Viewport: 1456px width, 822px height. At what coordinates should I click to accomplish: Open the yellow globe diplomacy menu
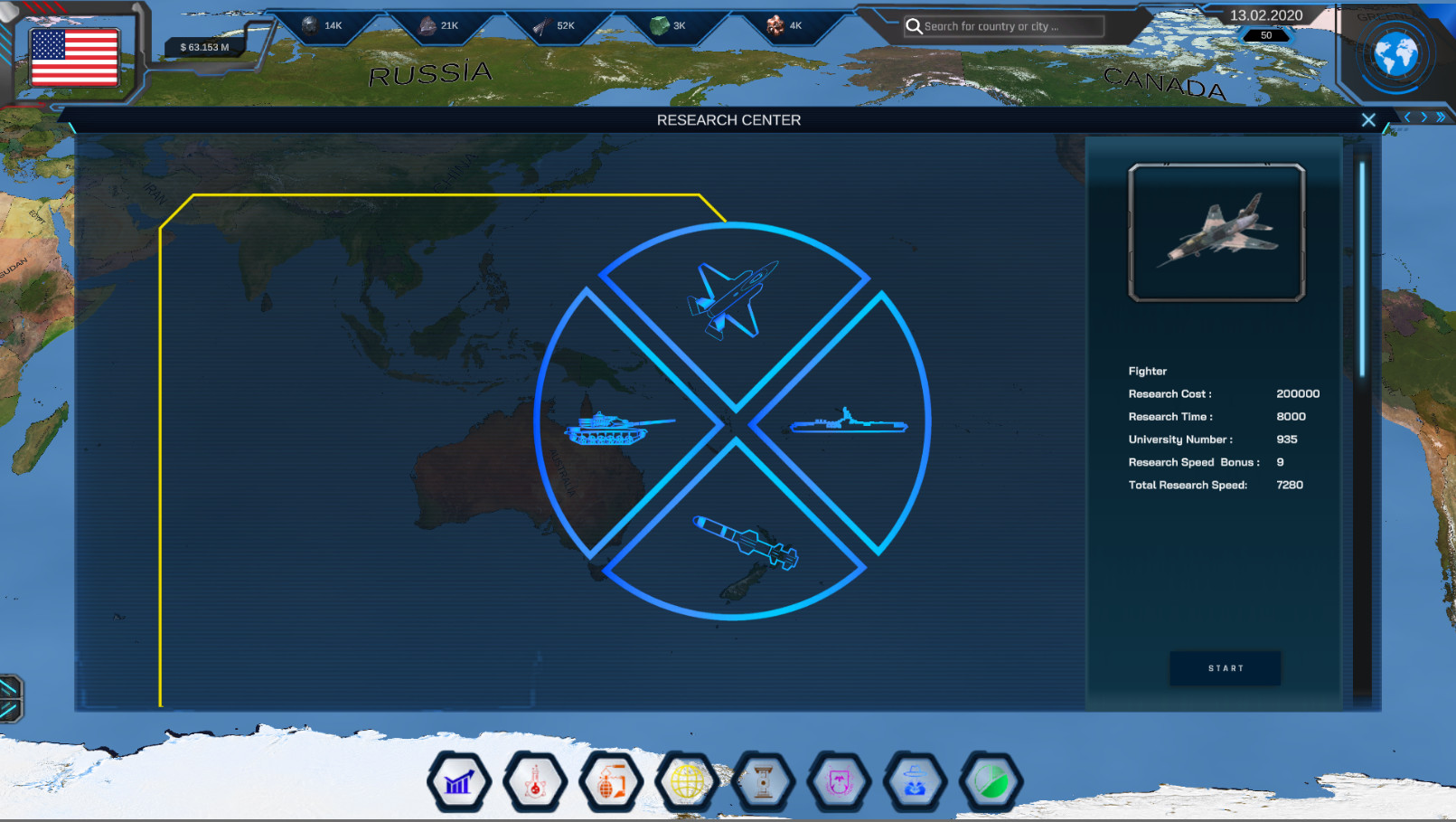(687, 781)
